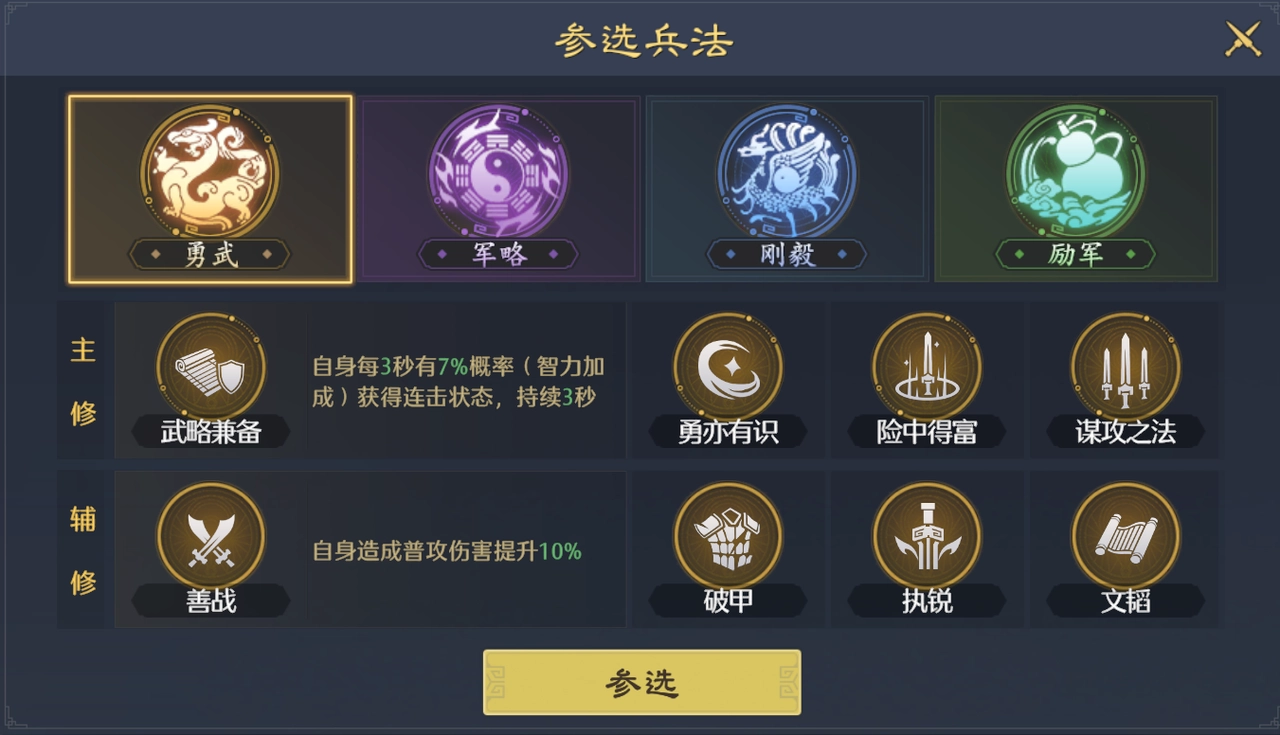Click the 励军 green gourd emblem
The image size is (1280, 735).
point(1076,172)
